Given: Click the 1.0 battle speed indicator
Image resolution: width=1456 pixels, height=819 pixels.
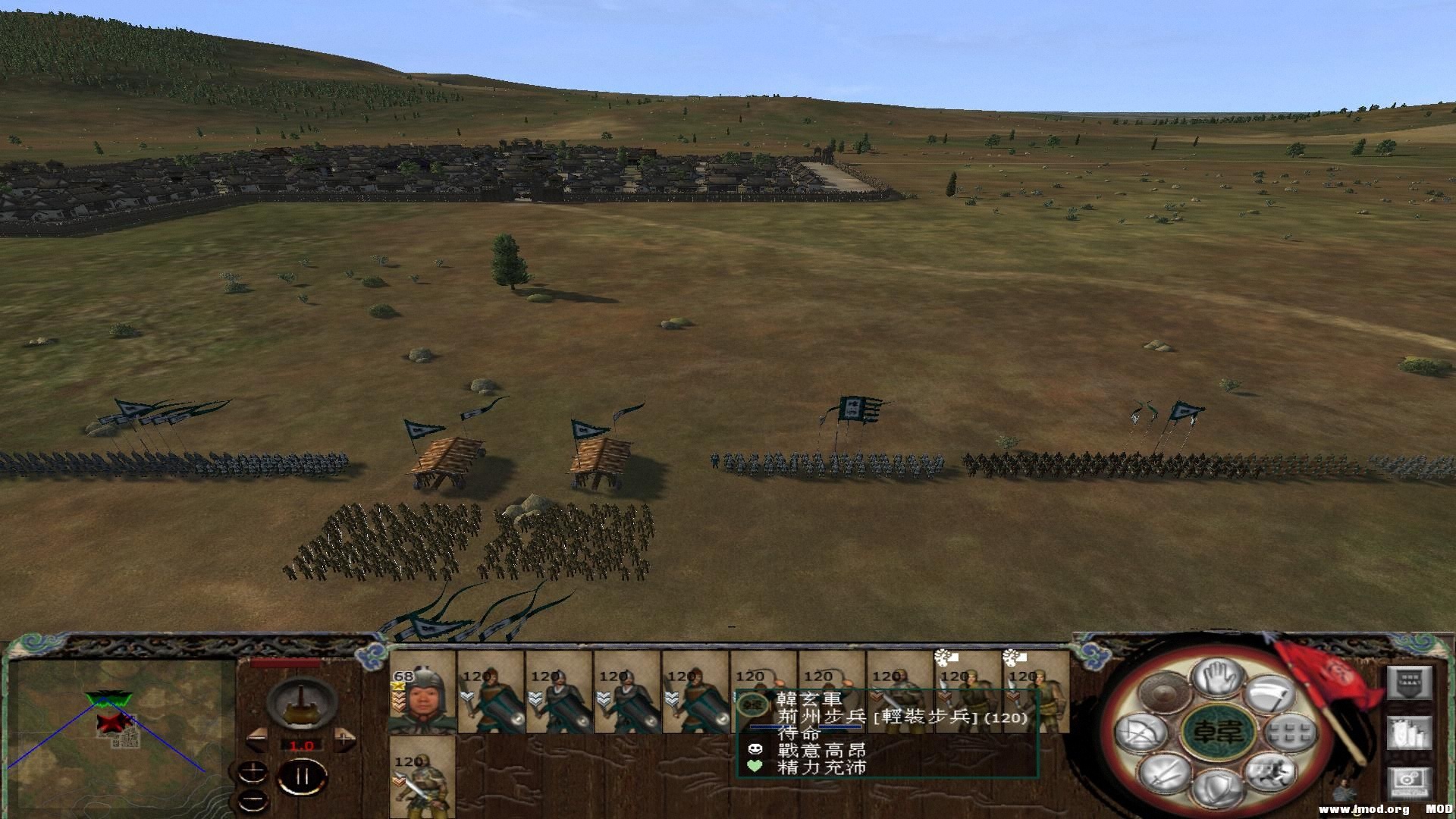Looking at the screenshot, I should coord(302,745).
